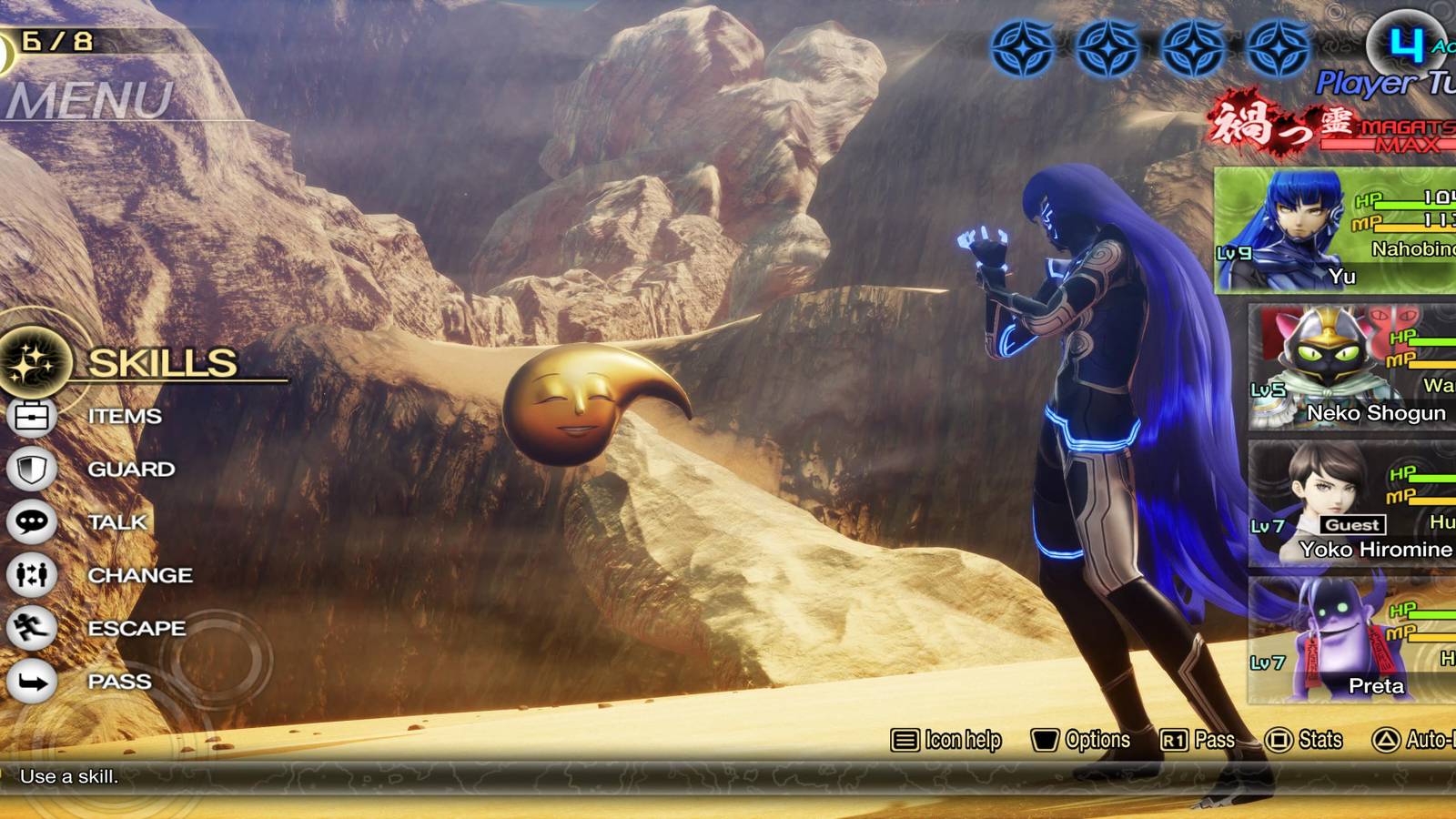
Task: Click the Pass arrow icon
Action: [x=32, y=680]
